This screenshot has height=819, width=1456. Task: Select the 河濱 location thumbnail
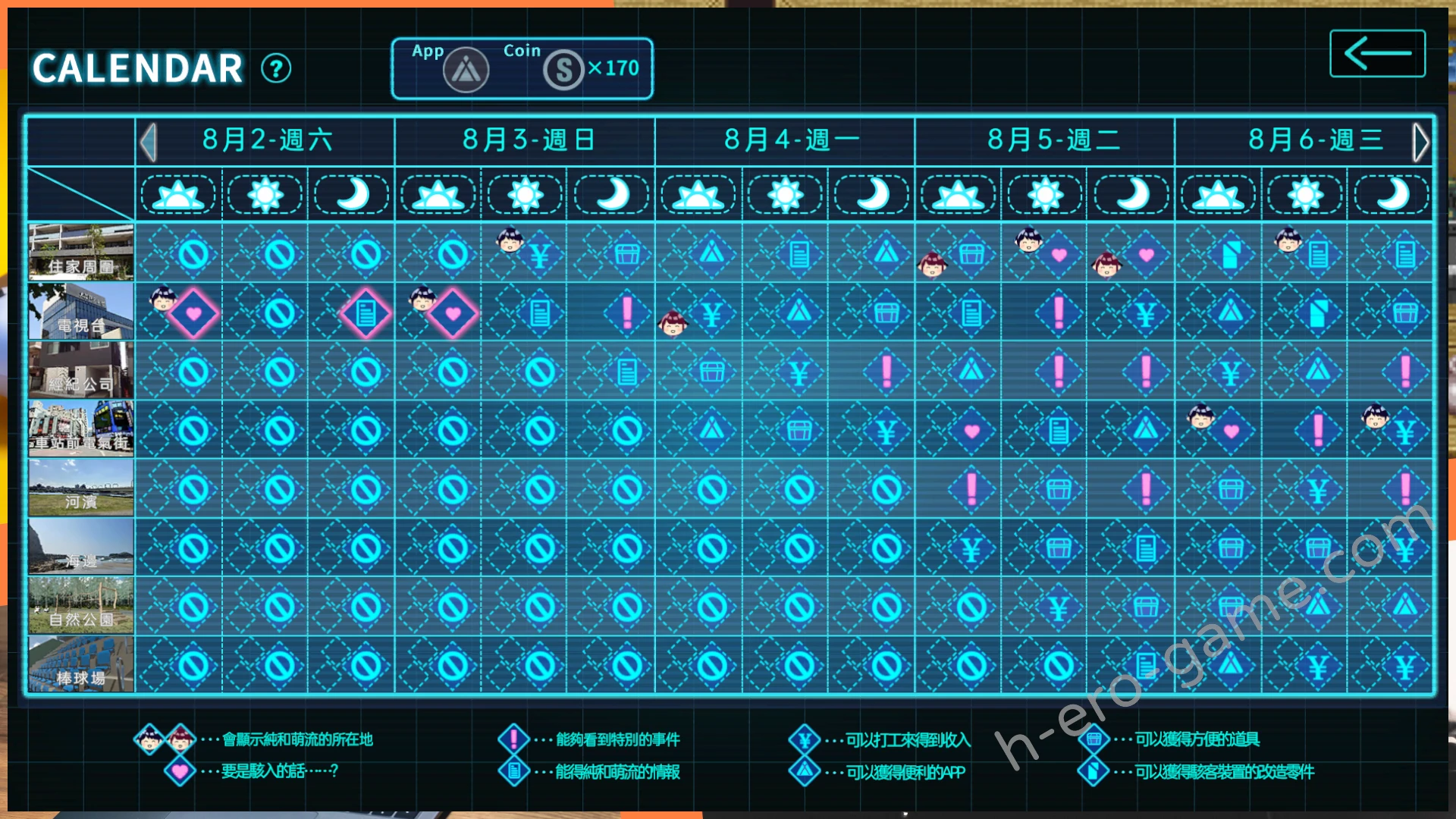pyautogui.click(x=81, y=488)
